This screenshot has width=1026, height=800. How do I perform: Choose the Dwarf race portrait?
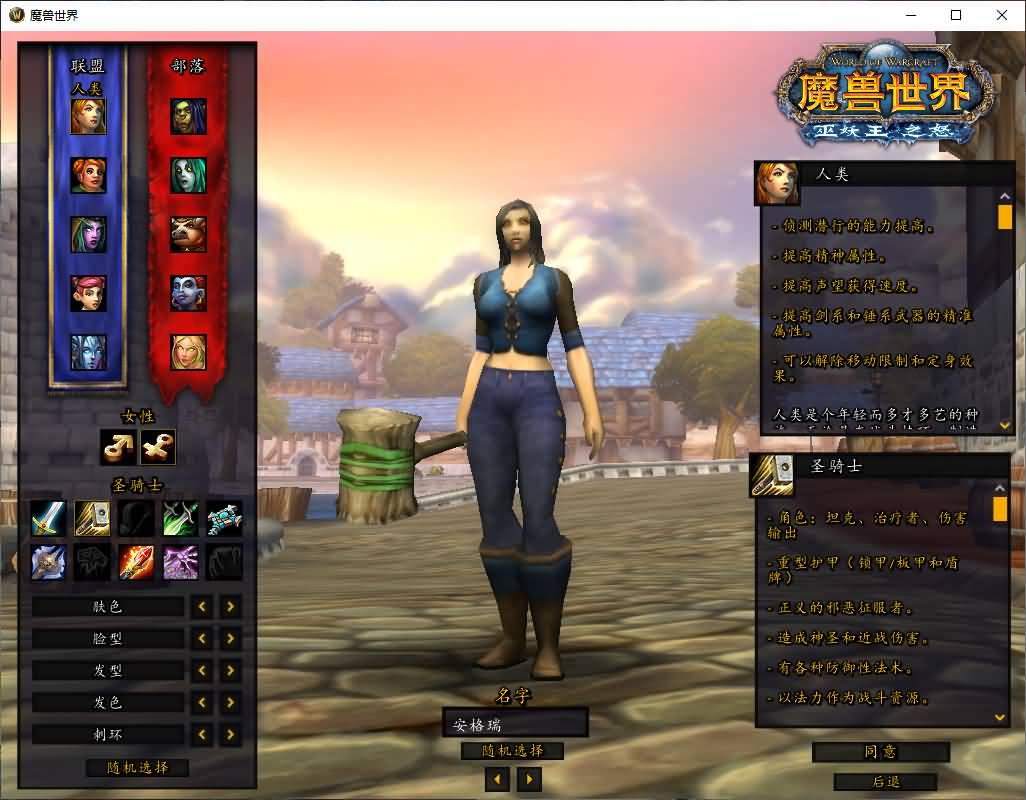88,176
